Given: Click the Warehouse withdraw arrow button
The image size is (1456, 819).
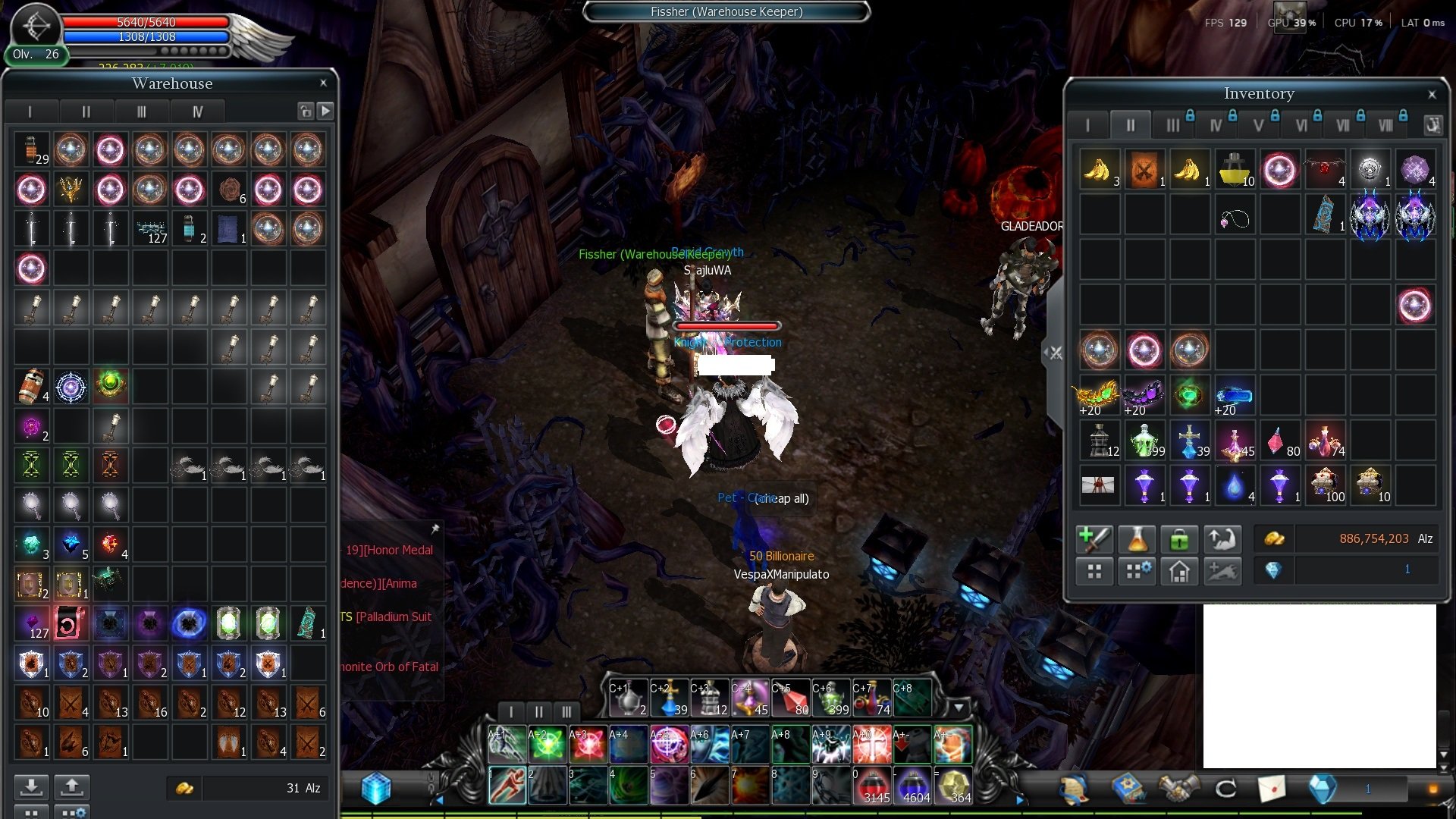Looking at the screenshot, I should (72, 787).
